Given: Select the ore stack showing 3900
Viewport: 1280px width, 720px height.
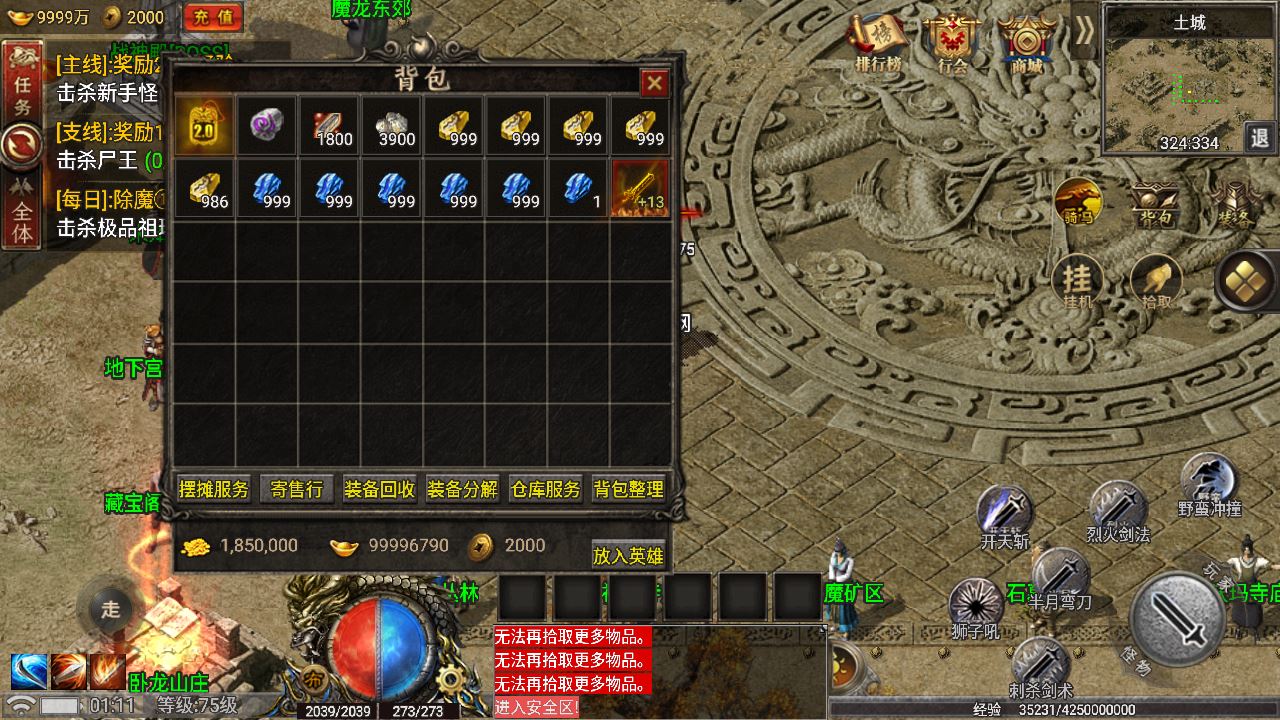Looking at the screenshot, I should (391, 126).
